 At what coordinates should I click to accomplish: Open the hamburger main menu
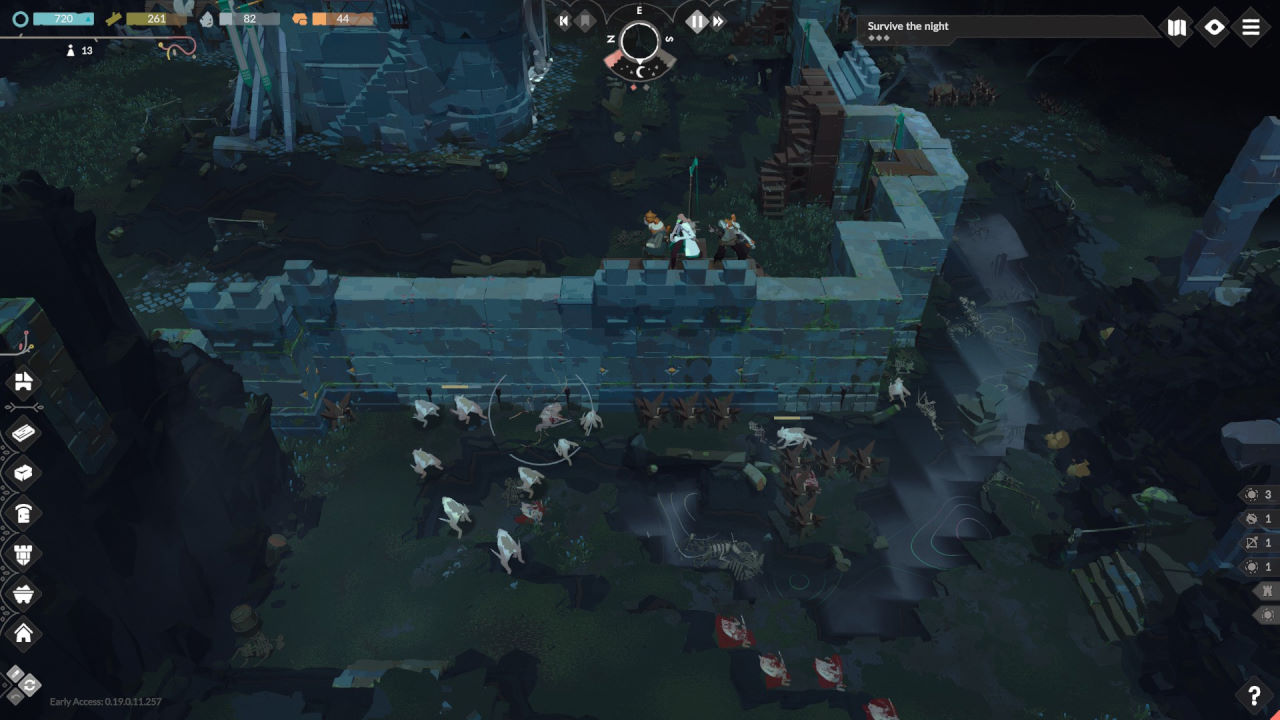[x=1251, y=28]
